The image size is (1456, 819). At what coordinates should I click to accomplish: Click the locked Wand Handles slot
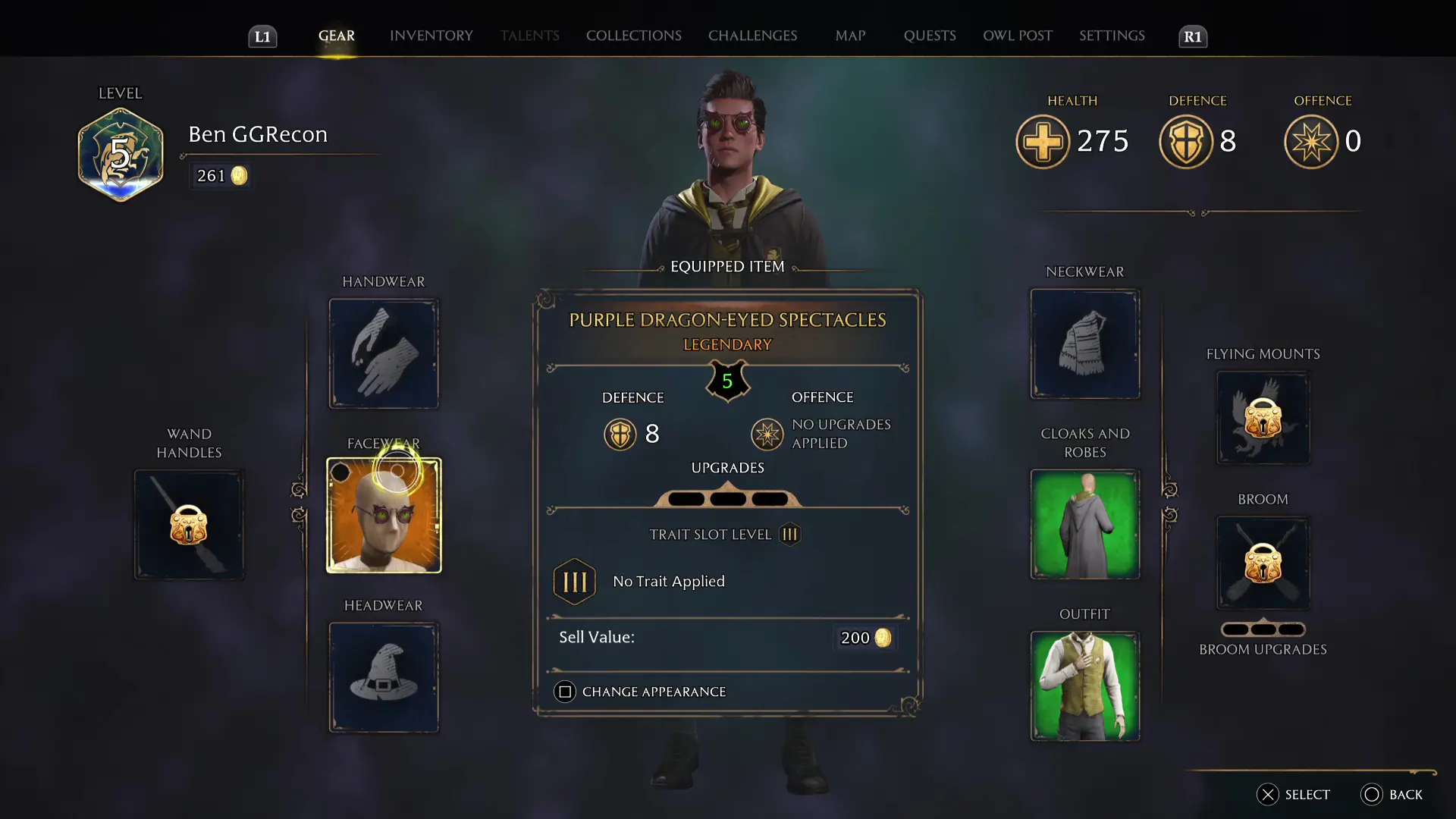pyautogui.click(x=189, y=525)
